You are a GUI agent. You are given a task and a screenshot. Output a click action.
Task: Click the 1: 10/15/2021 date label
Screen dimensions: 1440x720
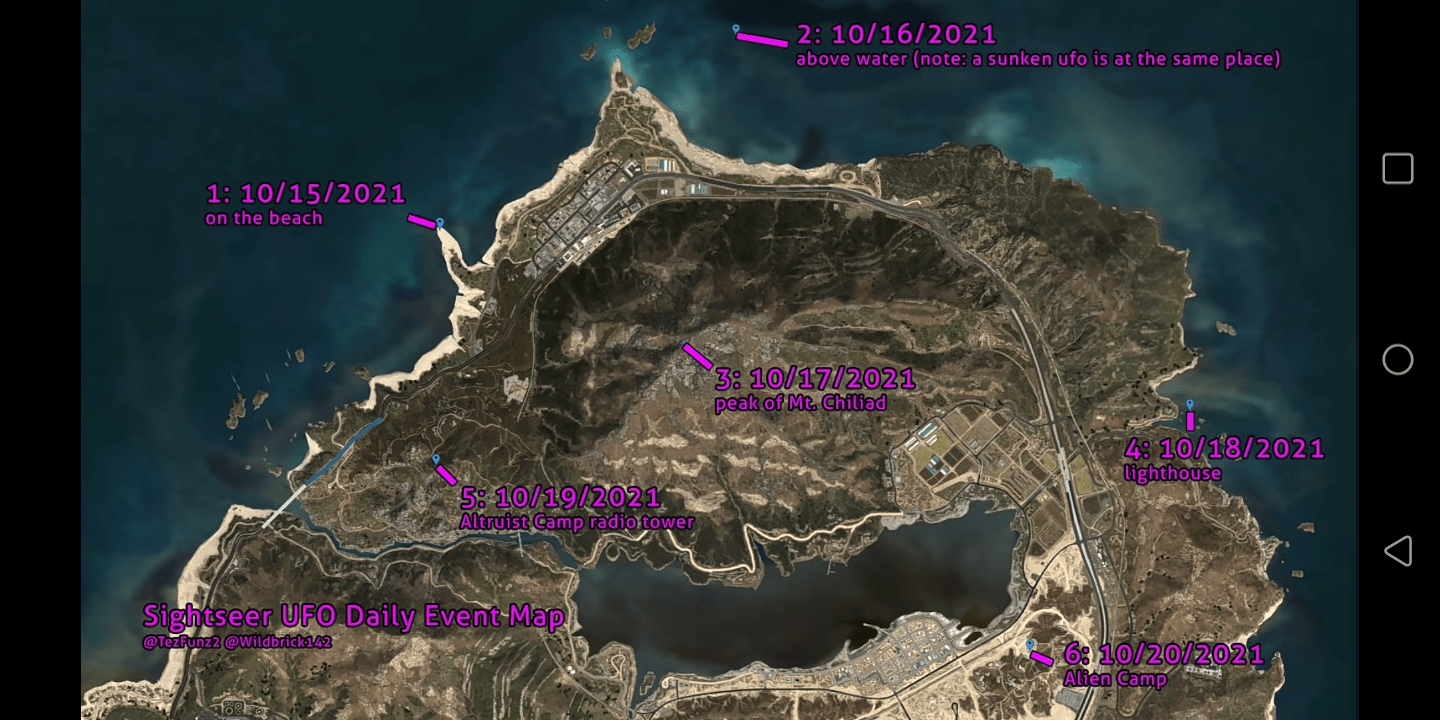pos(306,192)
